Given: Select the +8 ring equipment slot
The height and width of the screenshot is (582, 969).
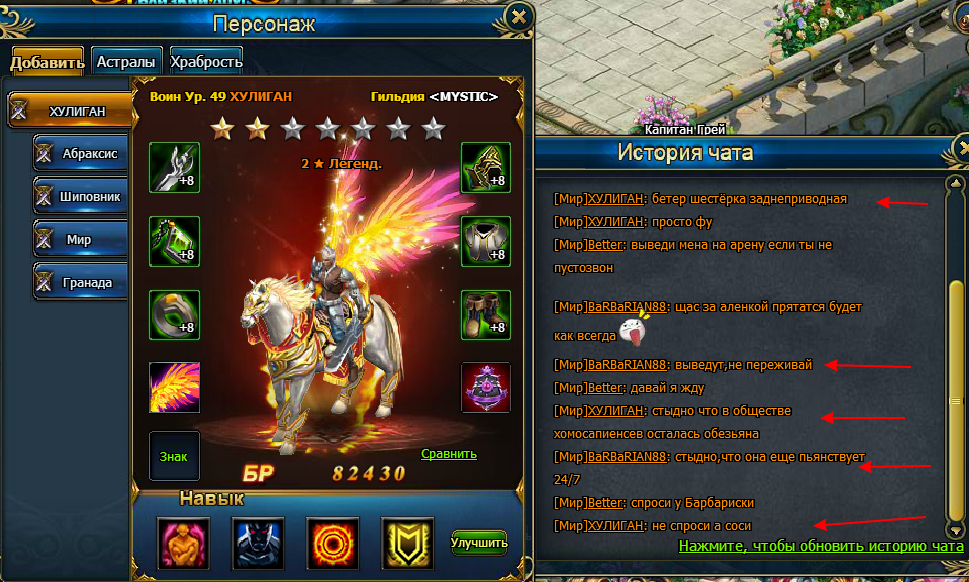Looking at the screenshot, I should coord(174,314).
